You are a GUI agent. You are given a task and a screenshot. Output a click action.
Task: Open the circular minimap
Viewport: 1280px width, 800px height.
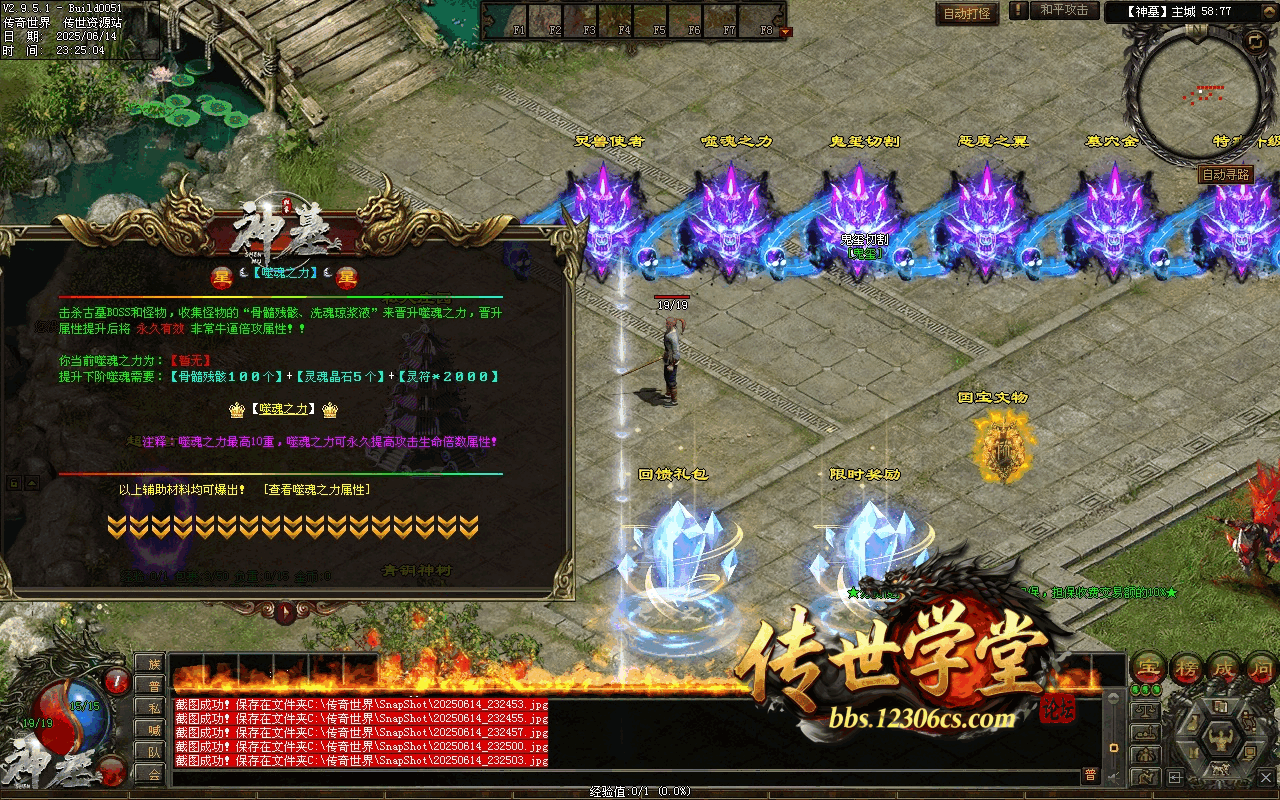[1199, 94]
